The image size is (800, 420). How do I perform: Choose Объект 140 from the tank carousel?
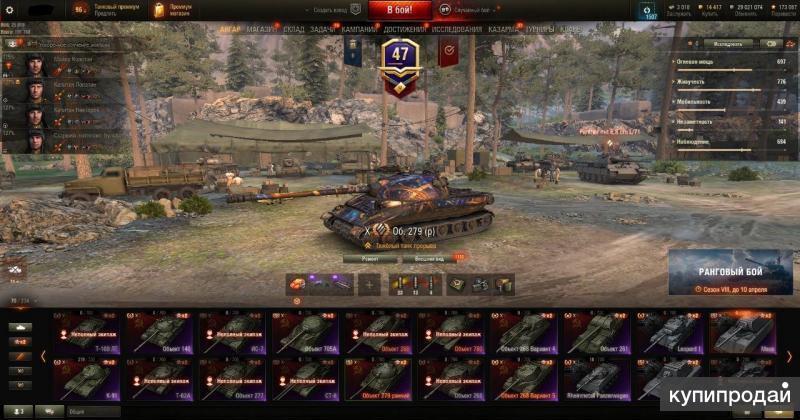coord(160,333)
